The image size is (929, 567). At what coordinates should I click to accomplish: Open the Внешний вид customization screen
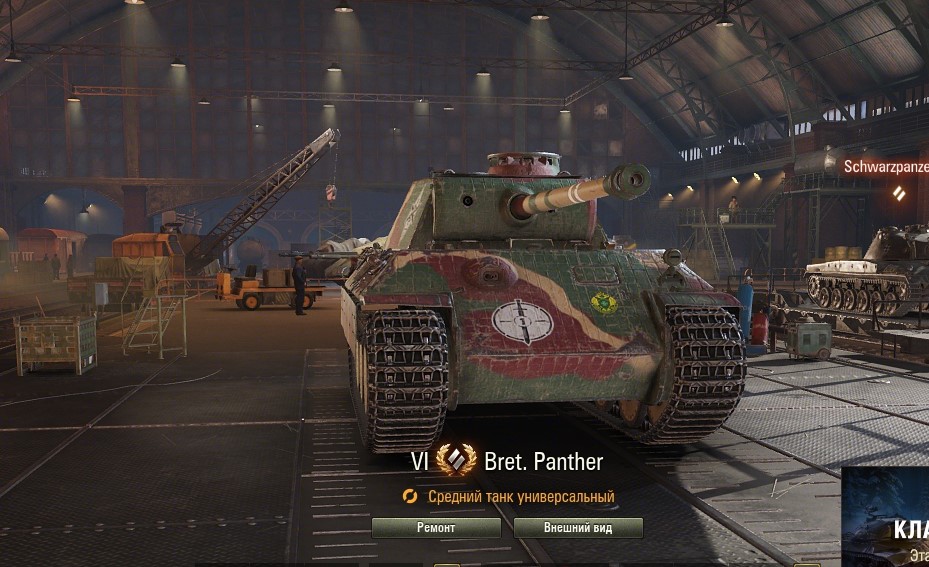578,528
